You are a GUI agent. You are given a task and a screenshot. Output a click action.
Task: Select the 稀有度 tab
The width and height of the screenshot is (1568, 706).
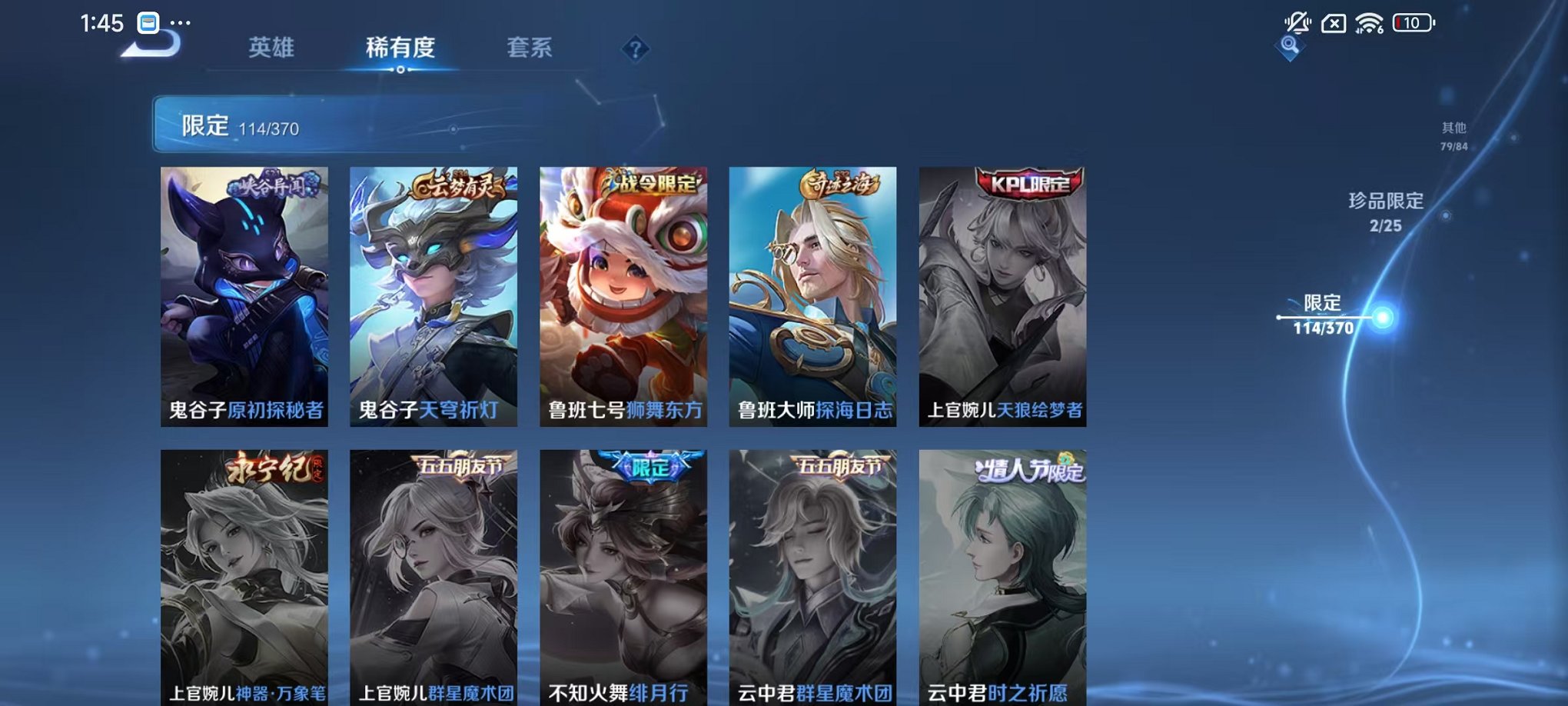tap(400, 48)
